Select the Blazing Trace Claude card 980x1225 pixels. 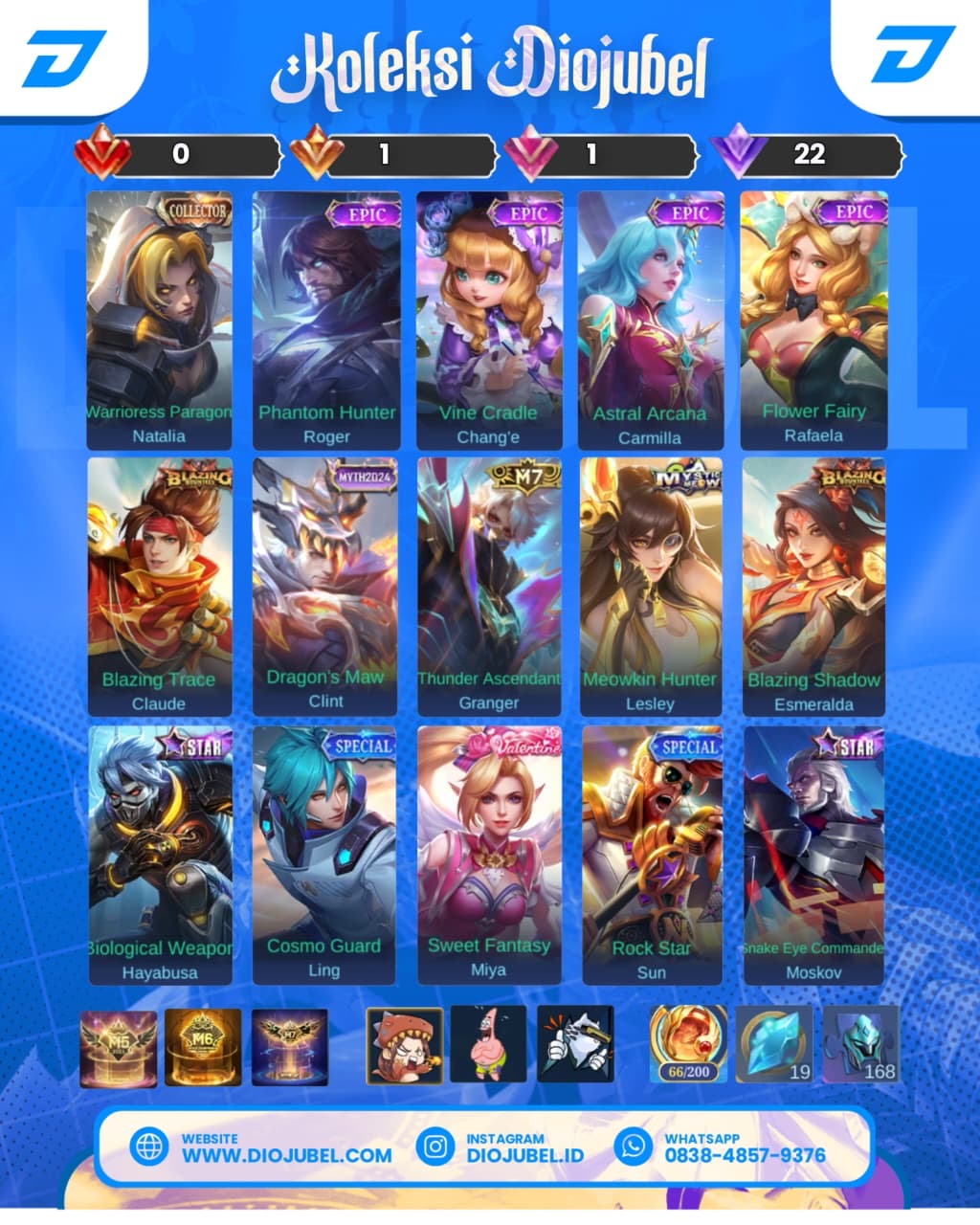(159, 587)
